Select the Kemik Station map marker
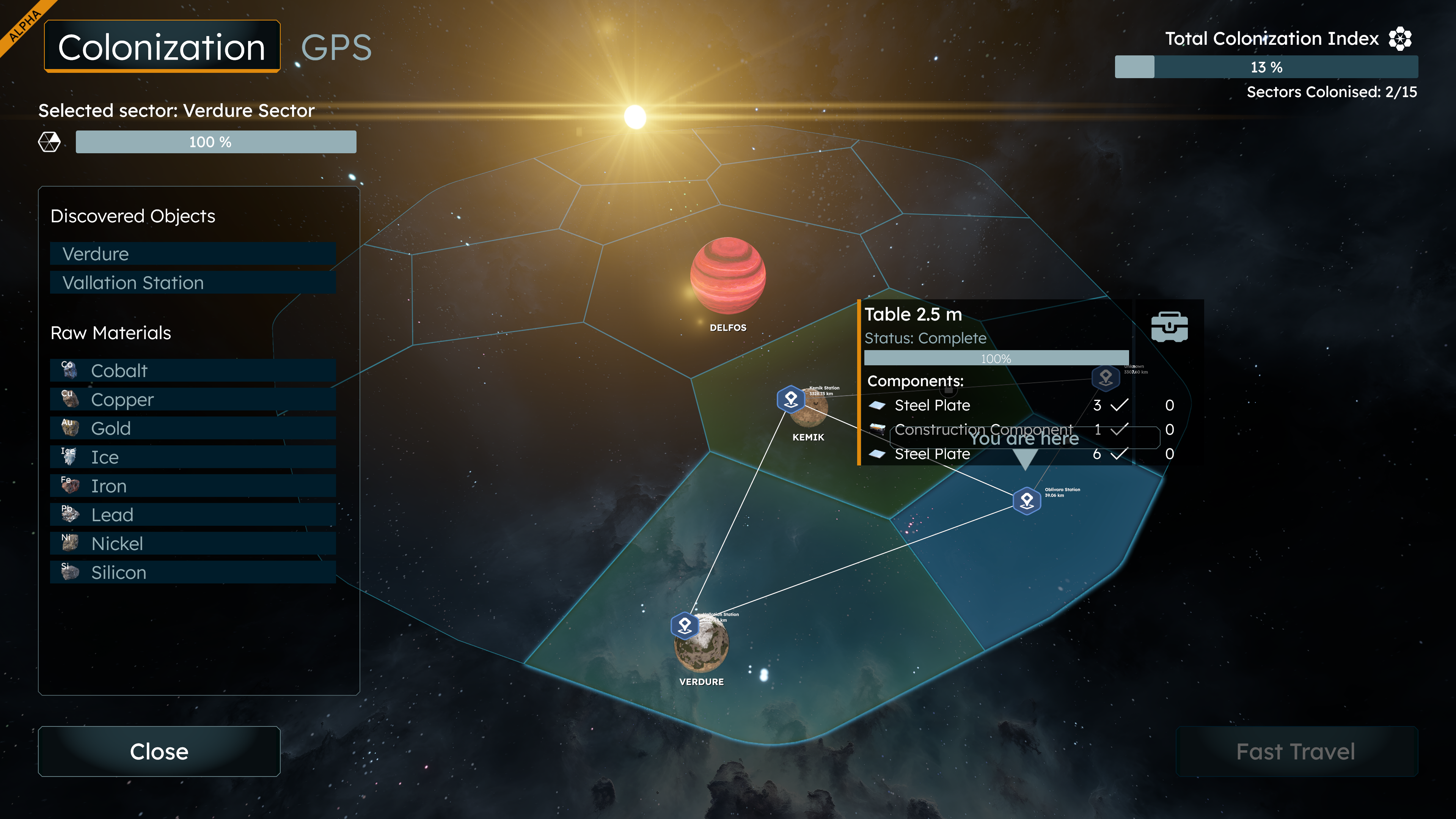This screenshot has height=819, width=1456. pyautogui.click(x=791, y=399)
